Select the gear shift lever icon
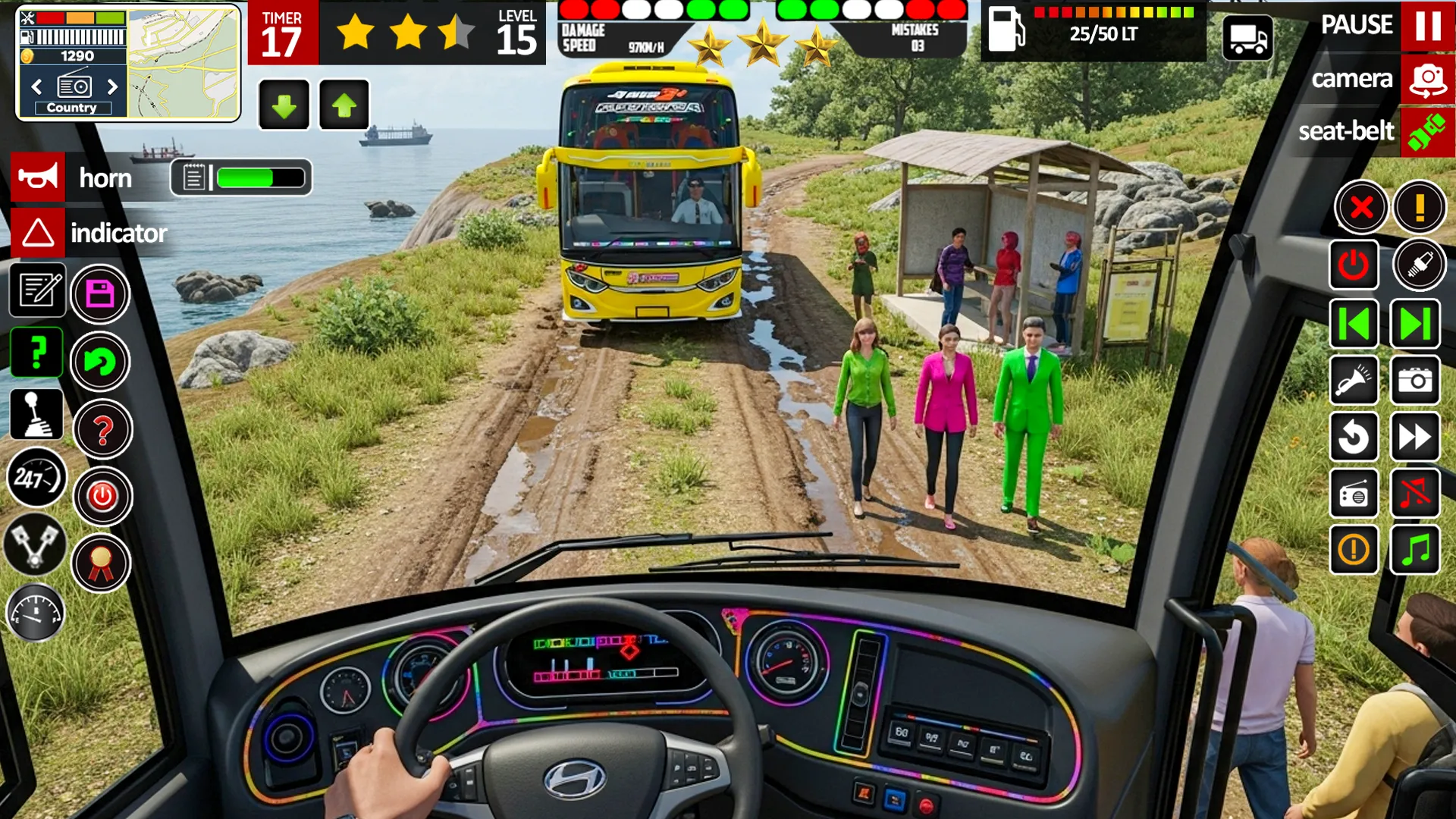 (x=36, y=413)
